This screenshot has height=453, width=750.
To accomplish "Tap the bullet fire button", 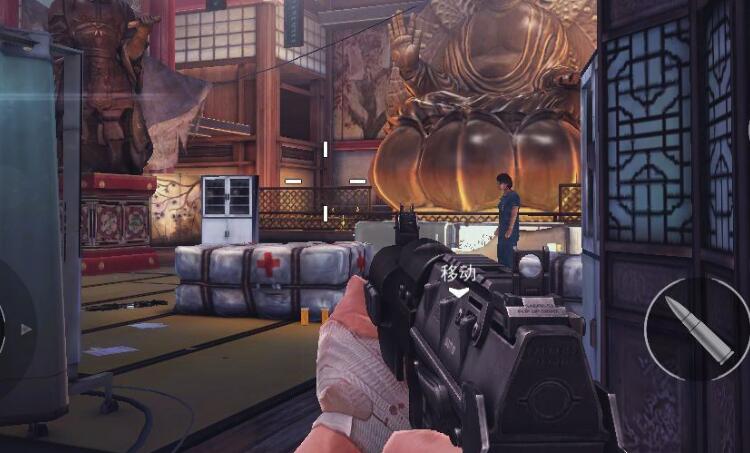I will point(697,328).
